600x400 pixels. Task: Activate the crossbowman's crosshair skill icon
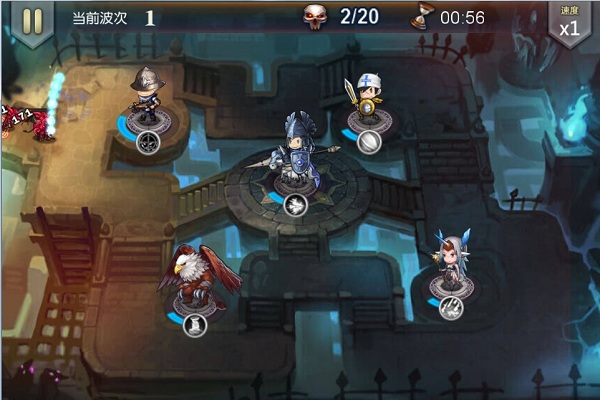149,141
